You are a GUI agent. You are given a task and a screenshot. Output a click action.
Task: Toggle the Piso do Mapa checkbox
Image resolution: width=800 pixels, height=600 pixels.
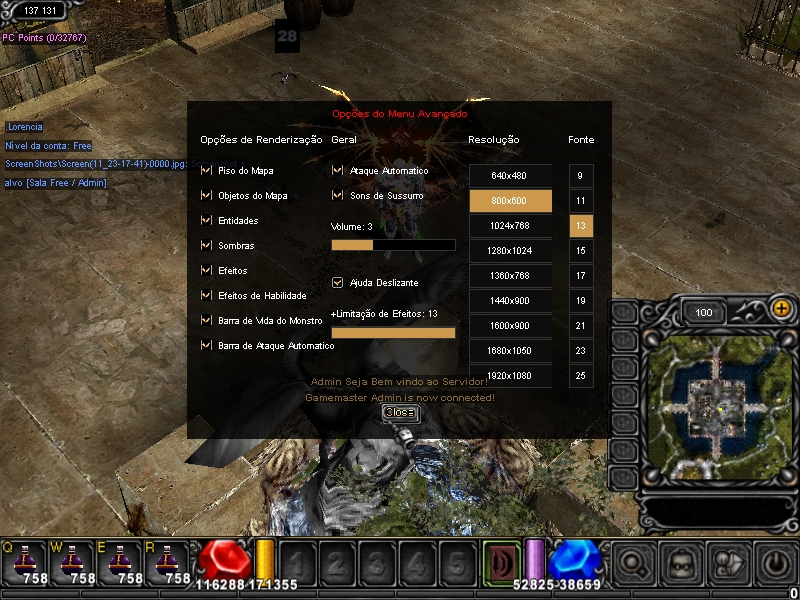pos(206,171)
